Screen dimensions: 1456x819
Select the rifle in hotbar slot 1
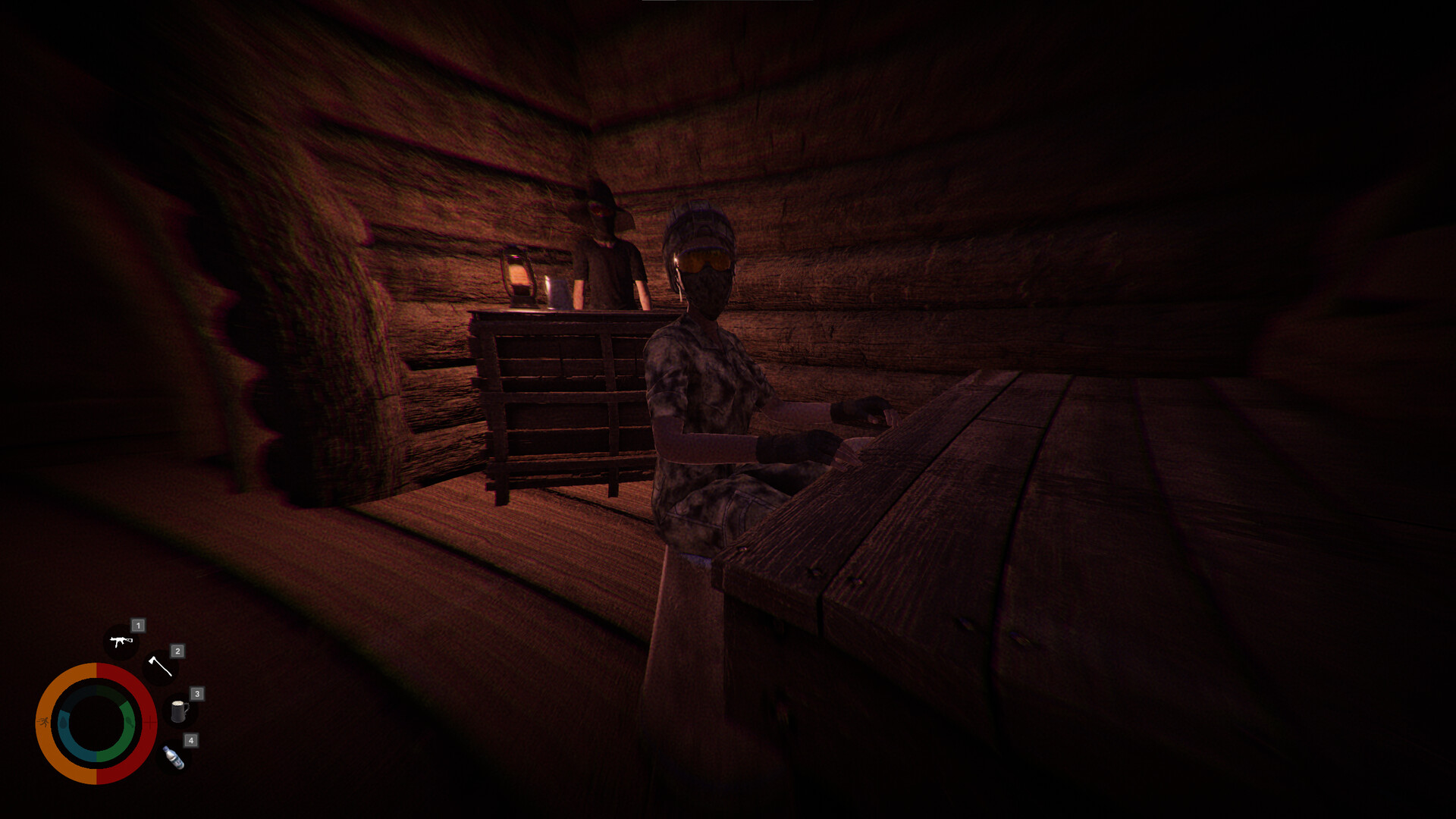click(x=120, y=641)
